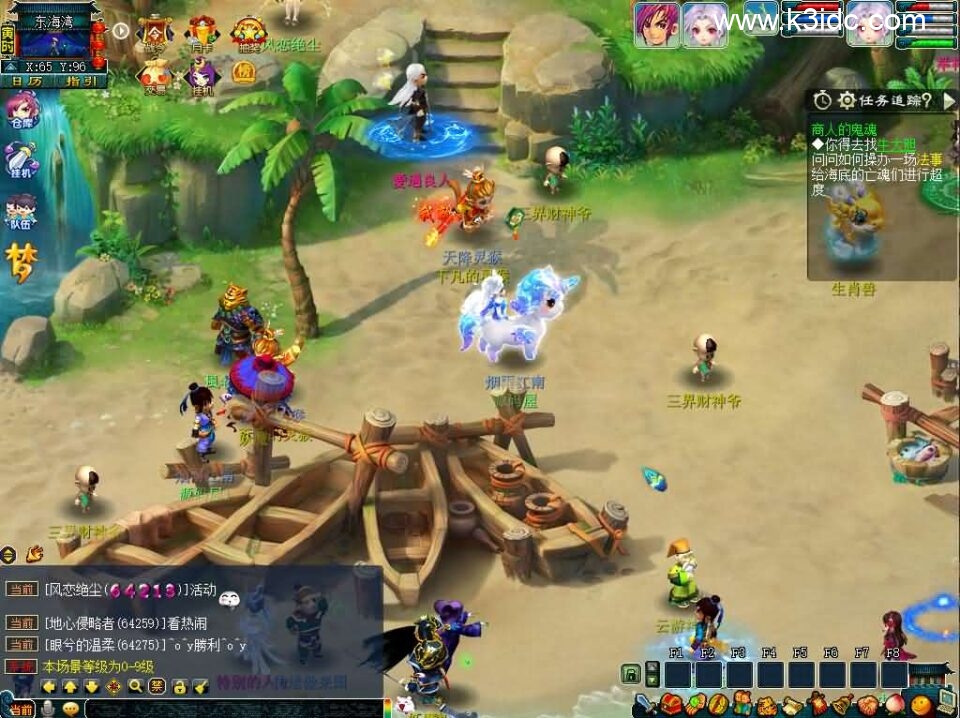Click the chat microphone voice button
This screenshot has width=960, height=718.
point(47,708)
